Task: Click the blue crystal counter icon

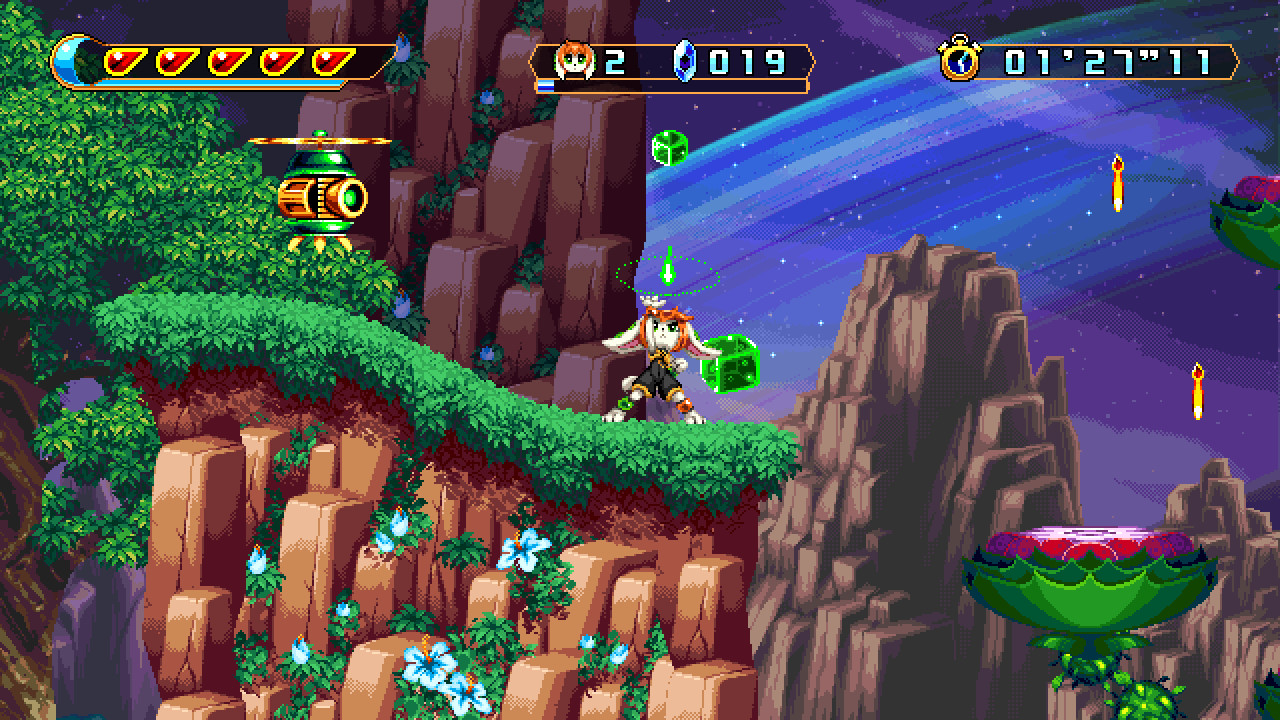Action: point(684,62)
